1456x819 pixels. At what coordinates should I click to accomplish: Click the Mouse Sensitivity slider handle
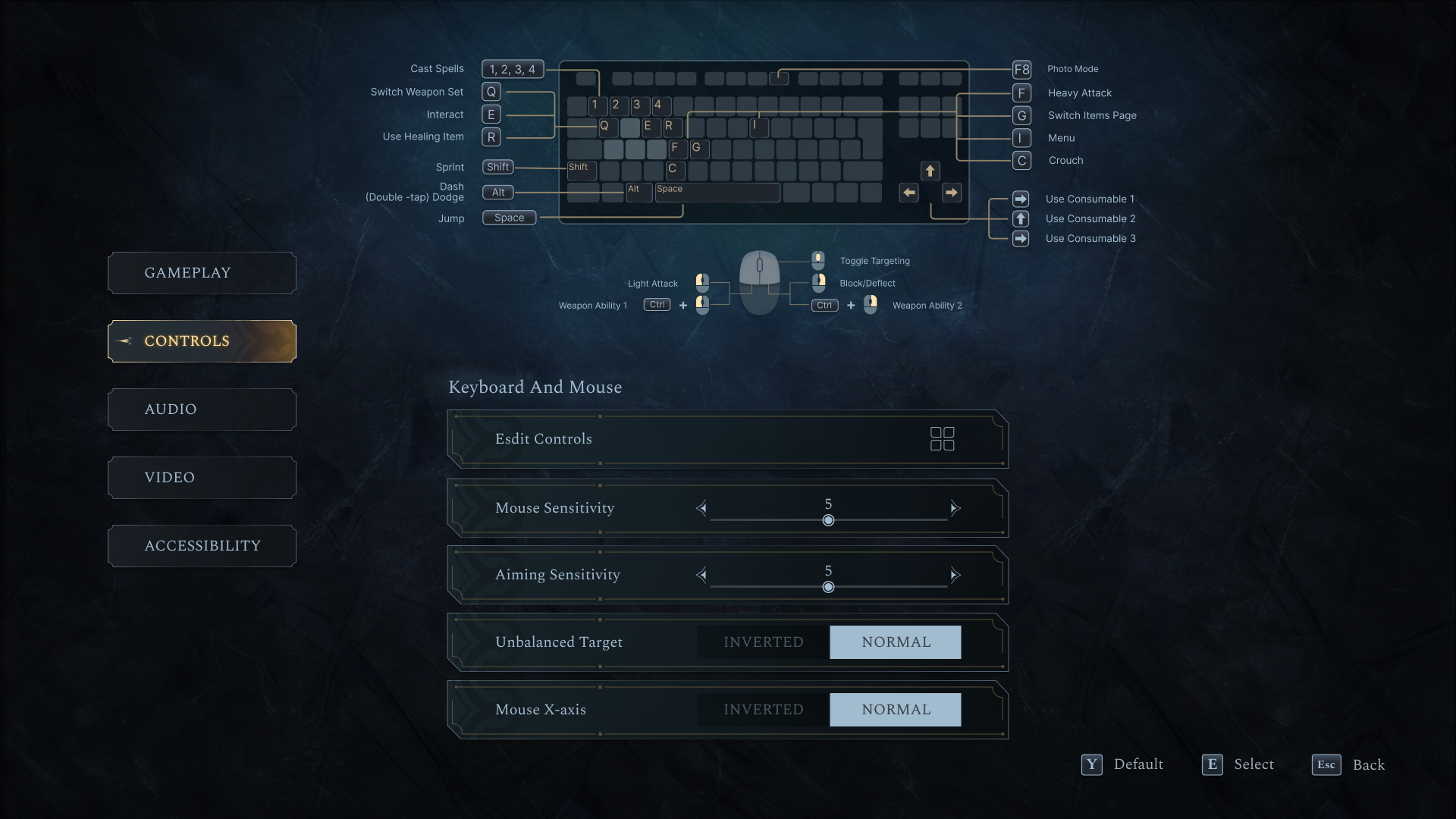click(828, 520)
